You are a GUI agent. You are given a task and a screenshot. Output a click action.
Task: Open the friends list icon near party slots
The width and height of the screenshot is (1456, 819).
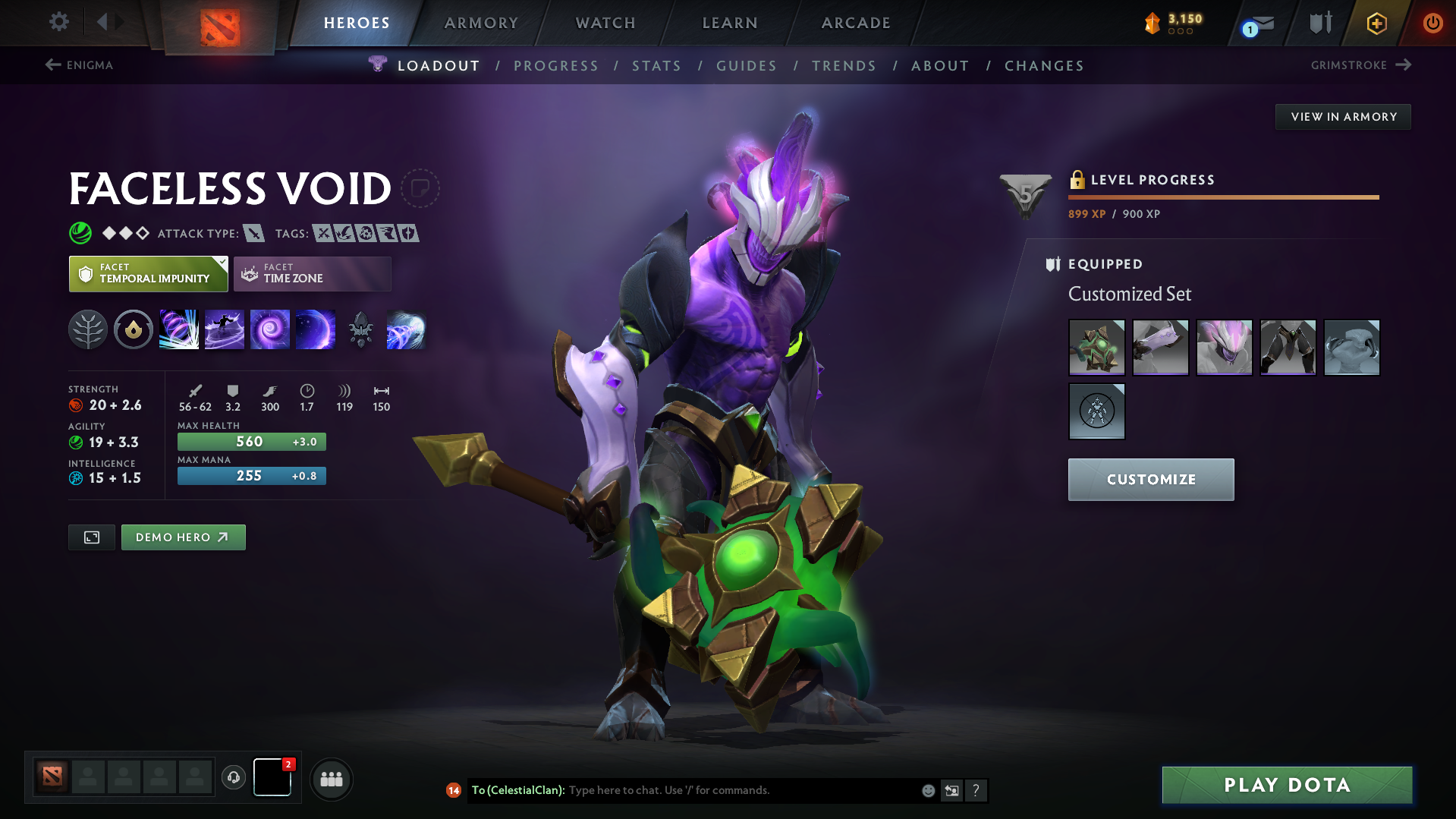[331, 779]
